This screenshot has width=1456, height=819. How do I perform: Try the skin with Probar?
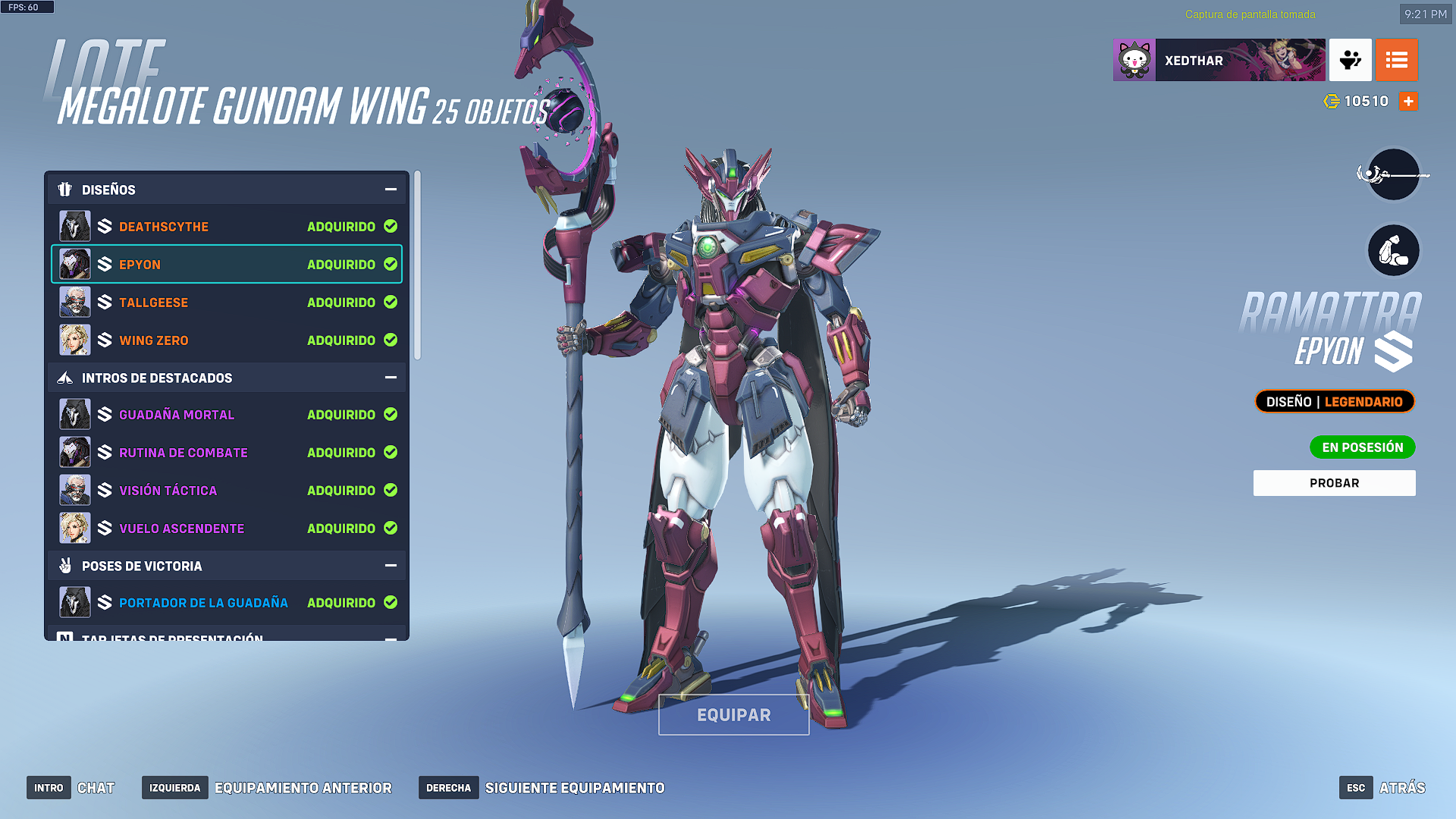click(1334, 483)
